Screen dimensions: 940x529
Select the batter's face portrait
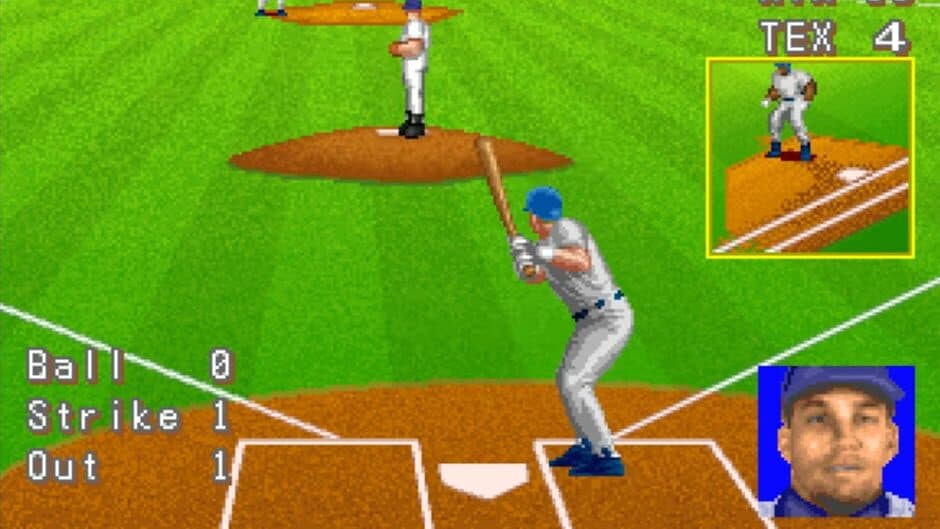pos(836,440)
